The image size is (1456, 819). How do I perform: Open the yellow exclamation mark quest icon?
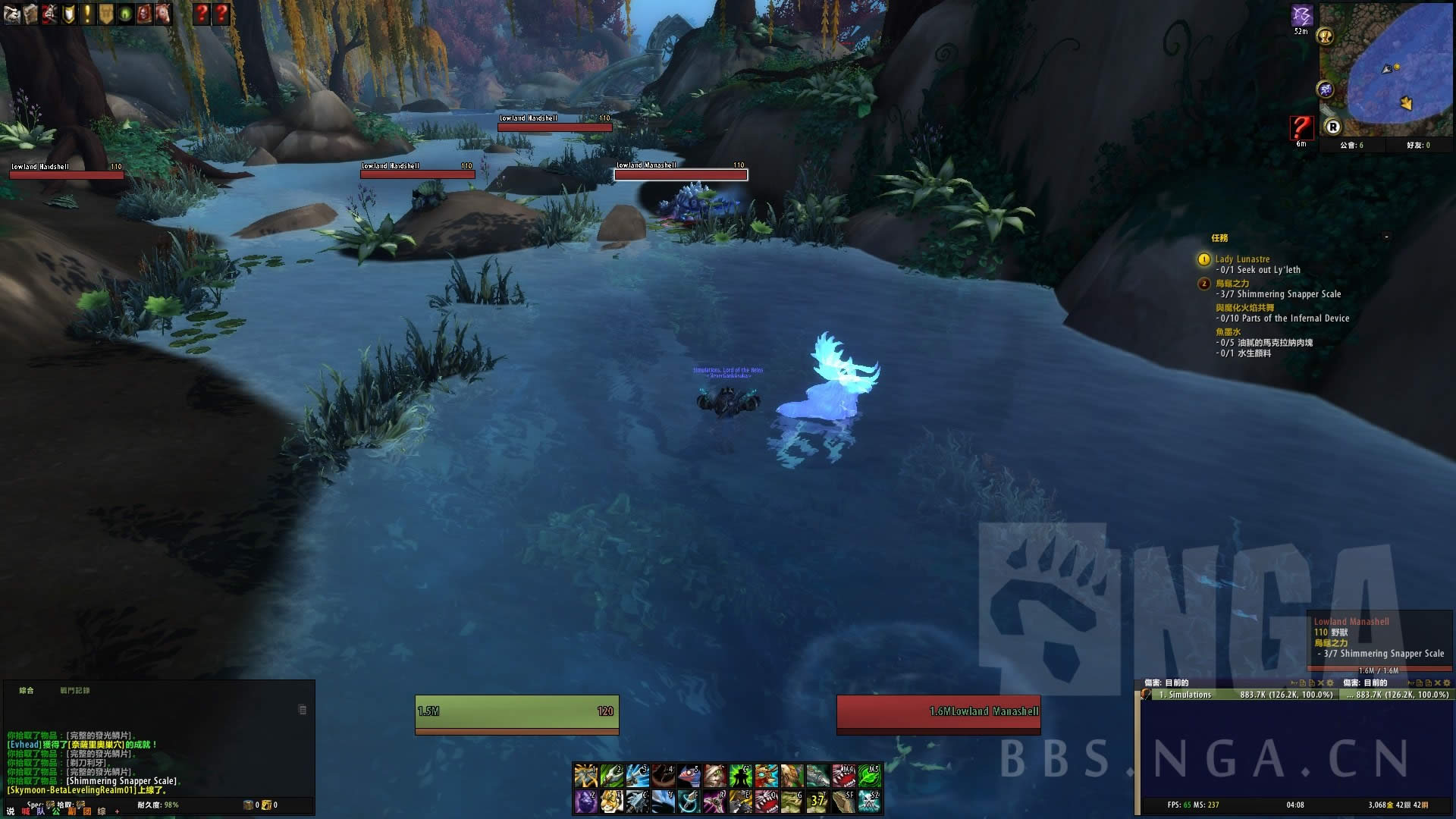click(x=87, y=14)
